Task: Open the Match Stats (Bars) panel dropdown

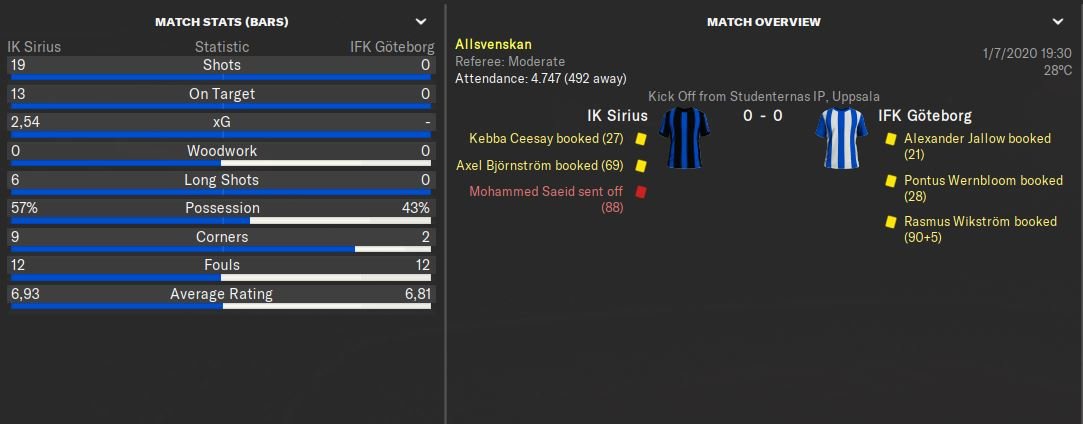Action: (421, 21)
